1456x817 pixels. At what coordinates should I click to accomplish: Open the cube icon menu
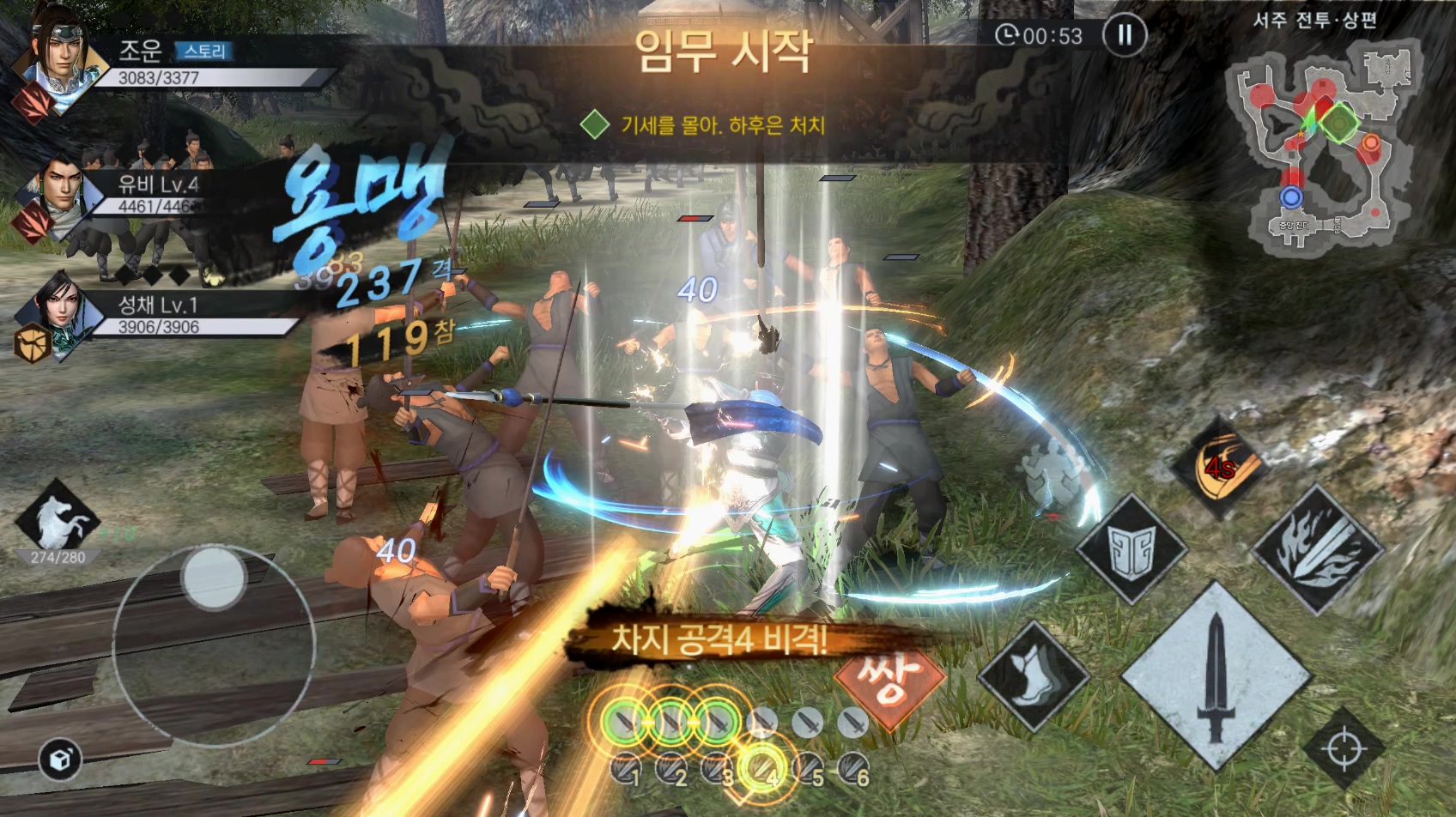pyautogui.click(x=60, y=759)
